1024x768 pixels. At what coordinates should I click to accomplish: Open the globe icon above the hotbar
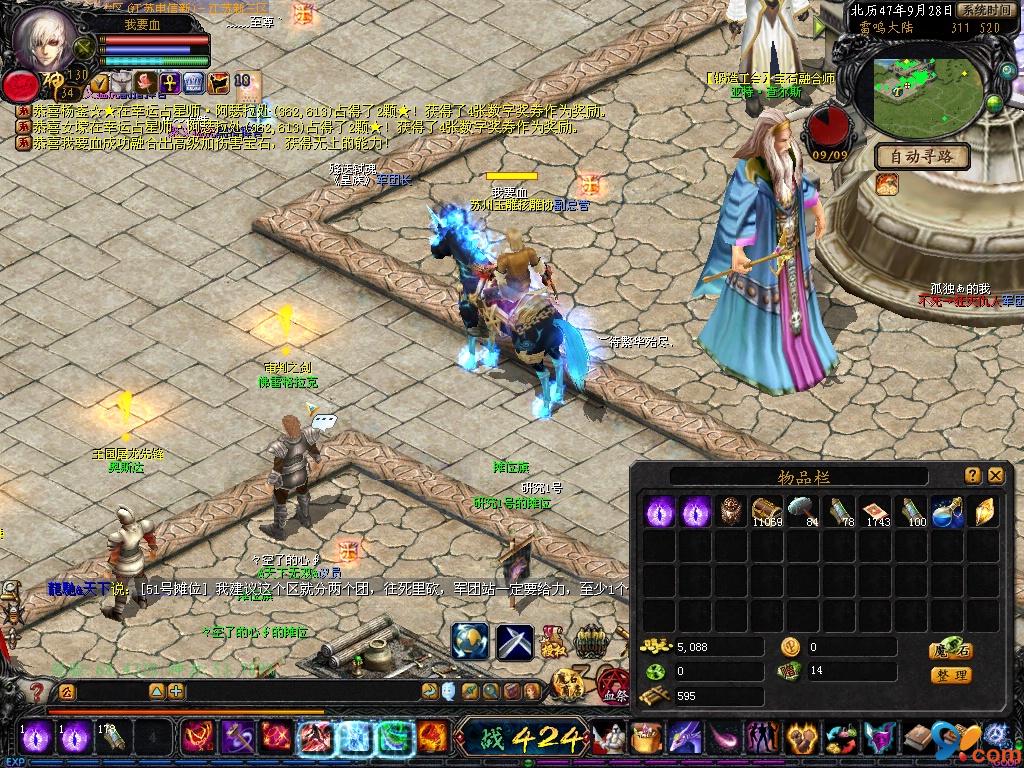point(470,641)
